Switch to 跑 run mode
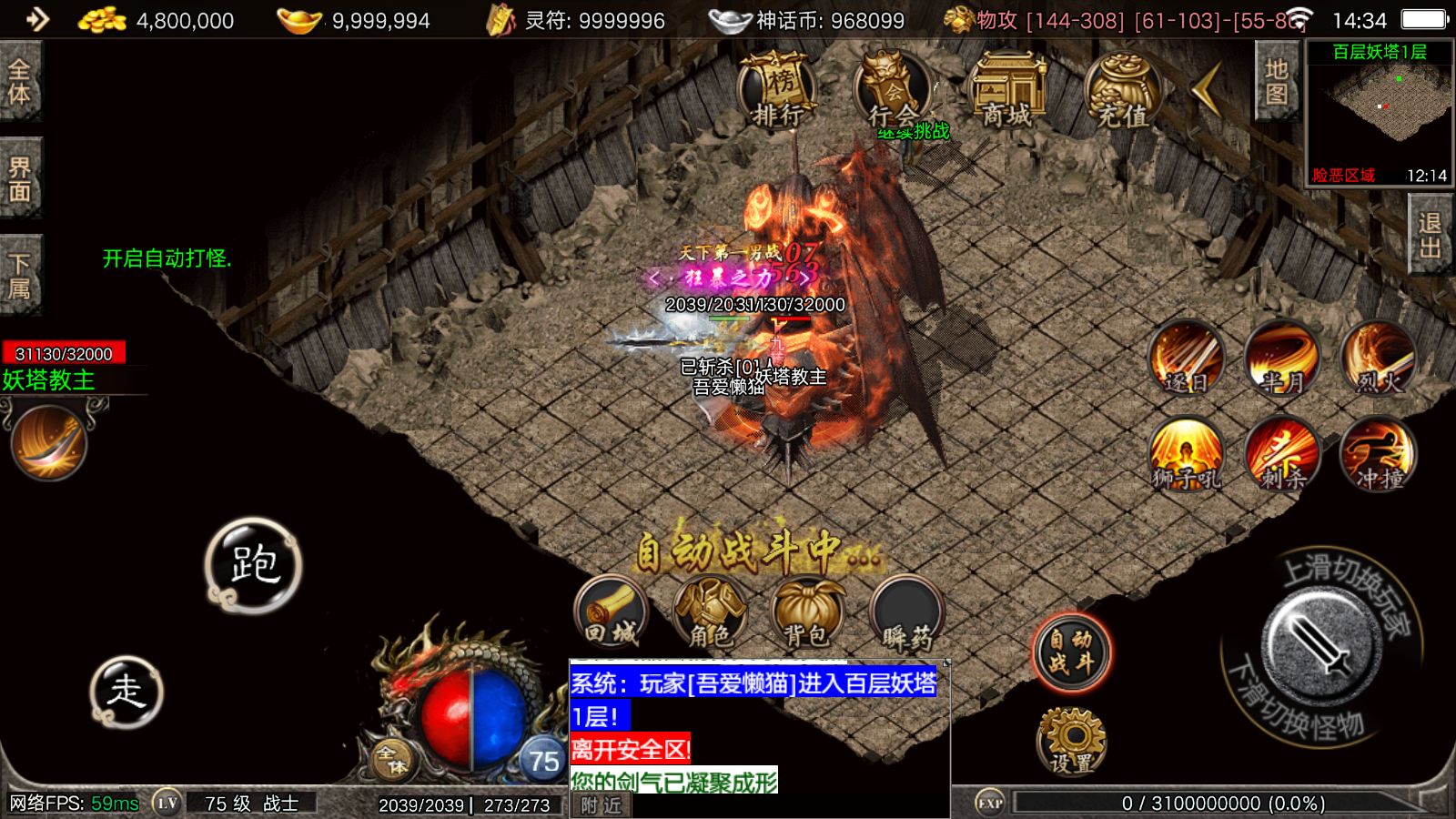This screenshot has width=1456, height=819. pos(254,565)
